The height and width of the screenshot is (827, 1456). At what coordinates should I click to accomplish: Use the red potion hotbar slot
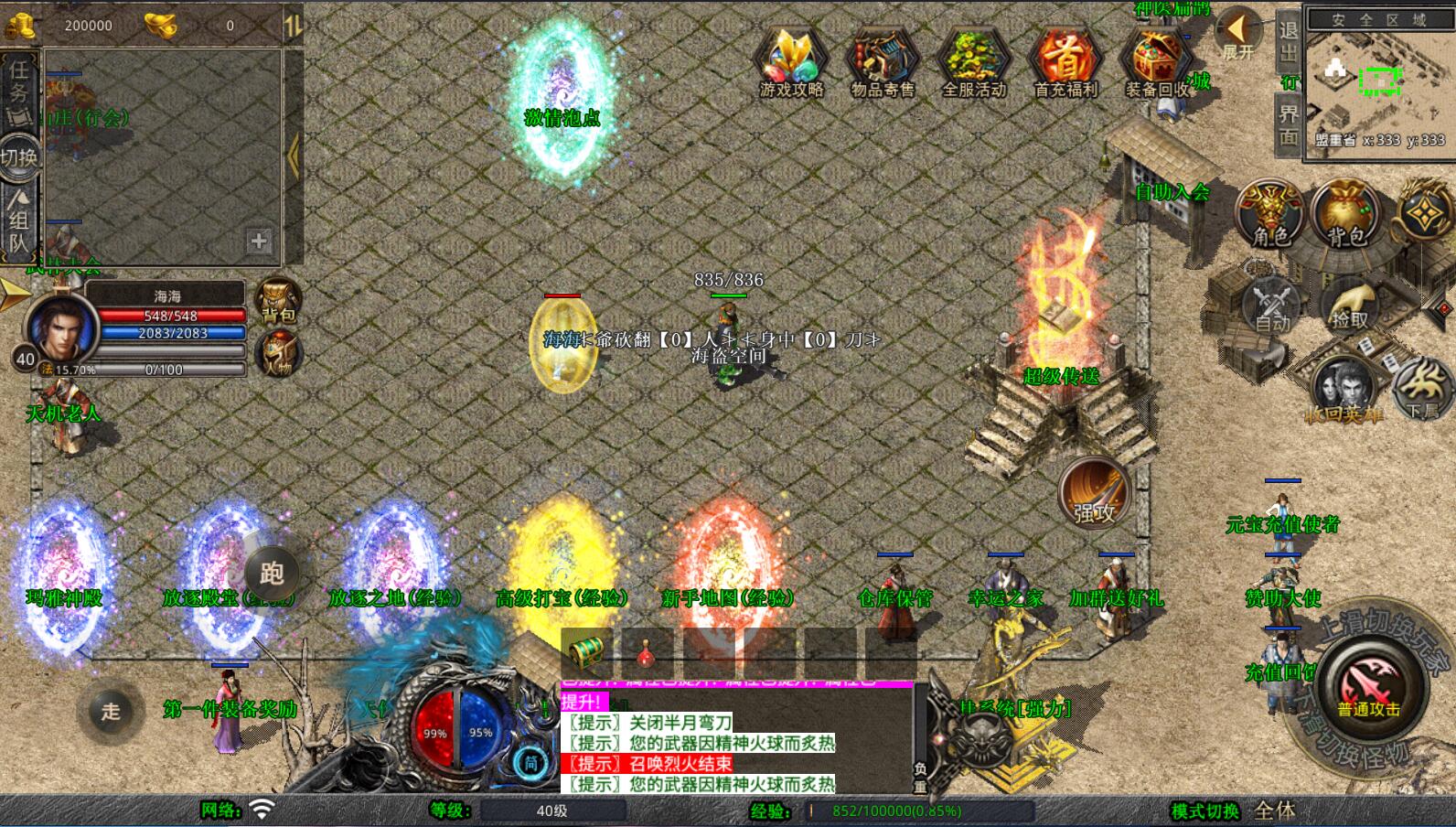[647, 652]
